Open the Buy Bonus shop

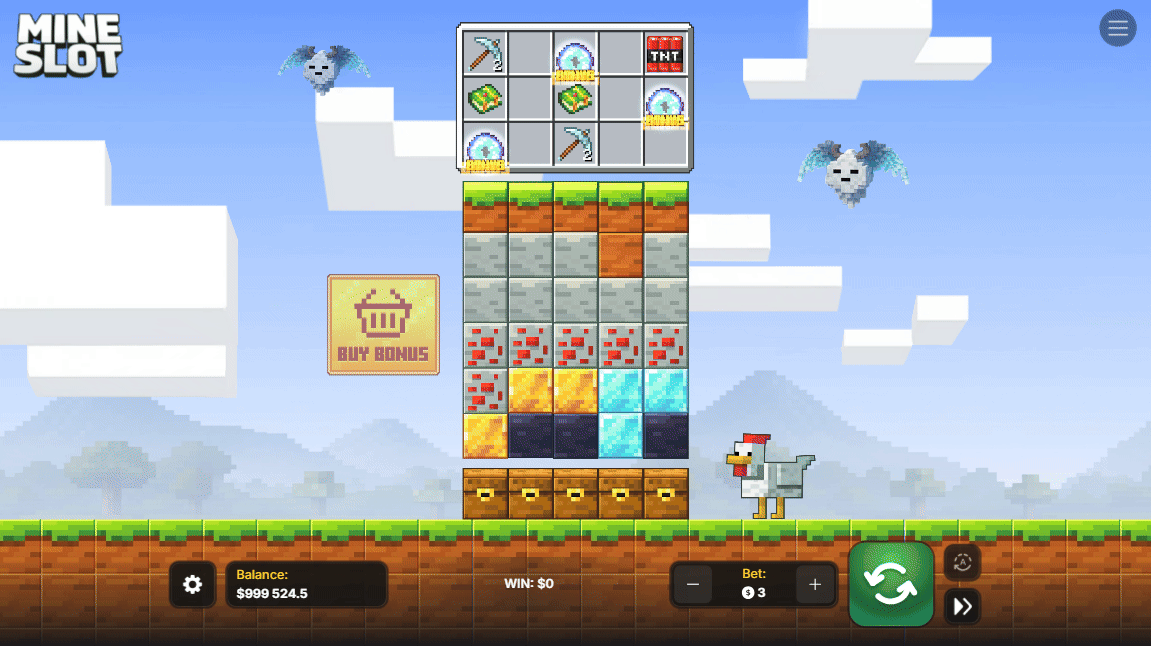pyautogui.click(x=383, y=325)
